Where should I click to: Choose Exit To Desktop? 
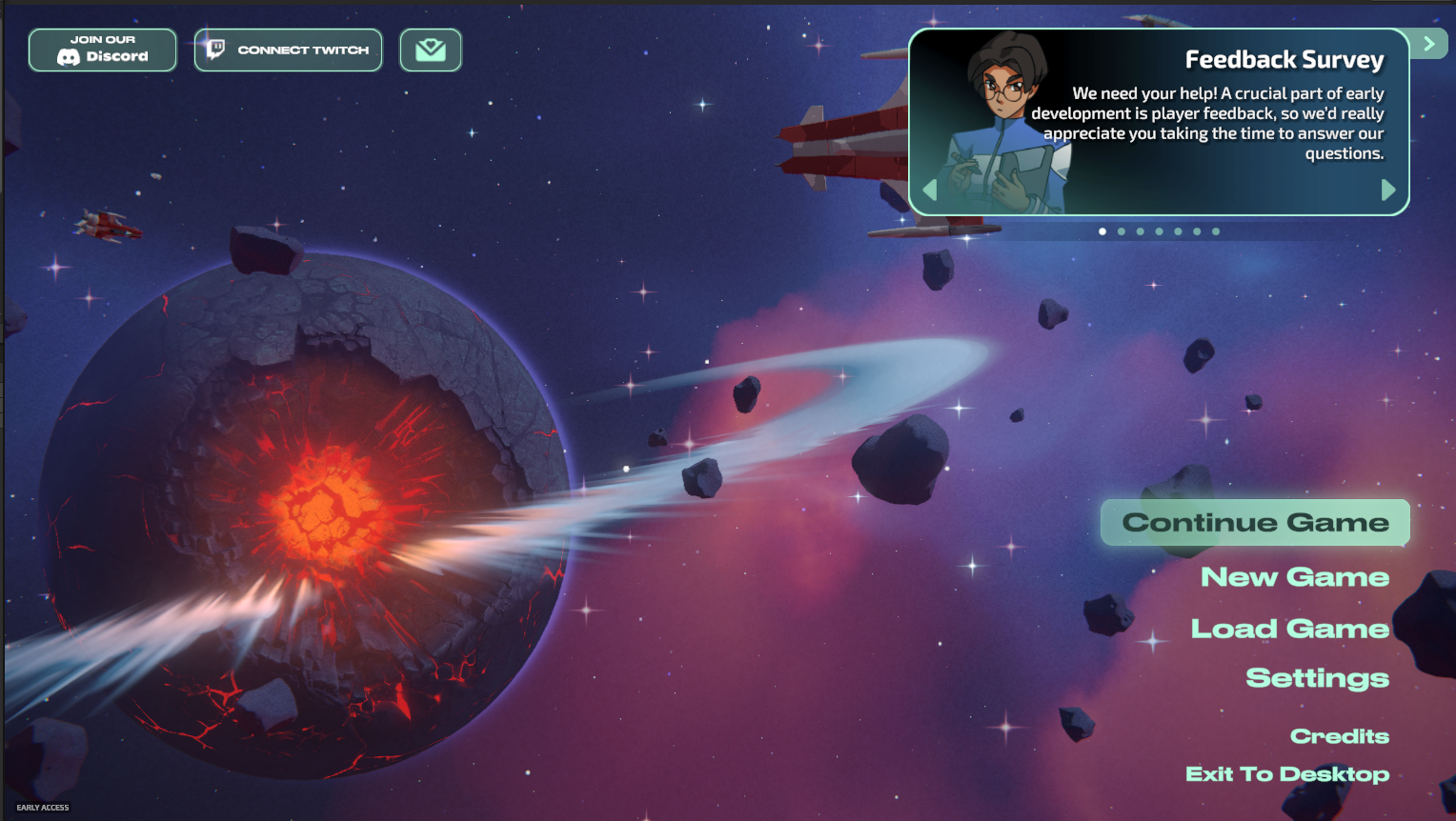(x=1286, y=774)
